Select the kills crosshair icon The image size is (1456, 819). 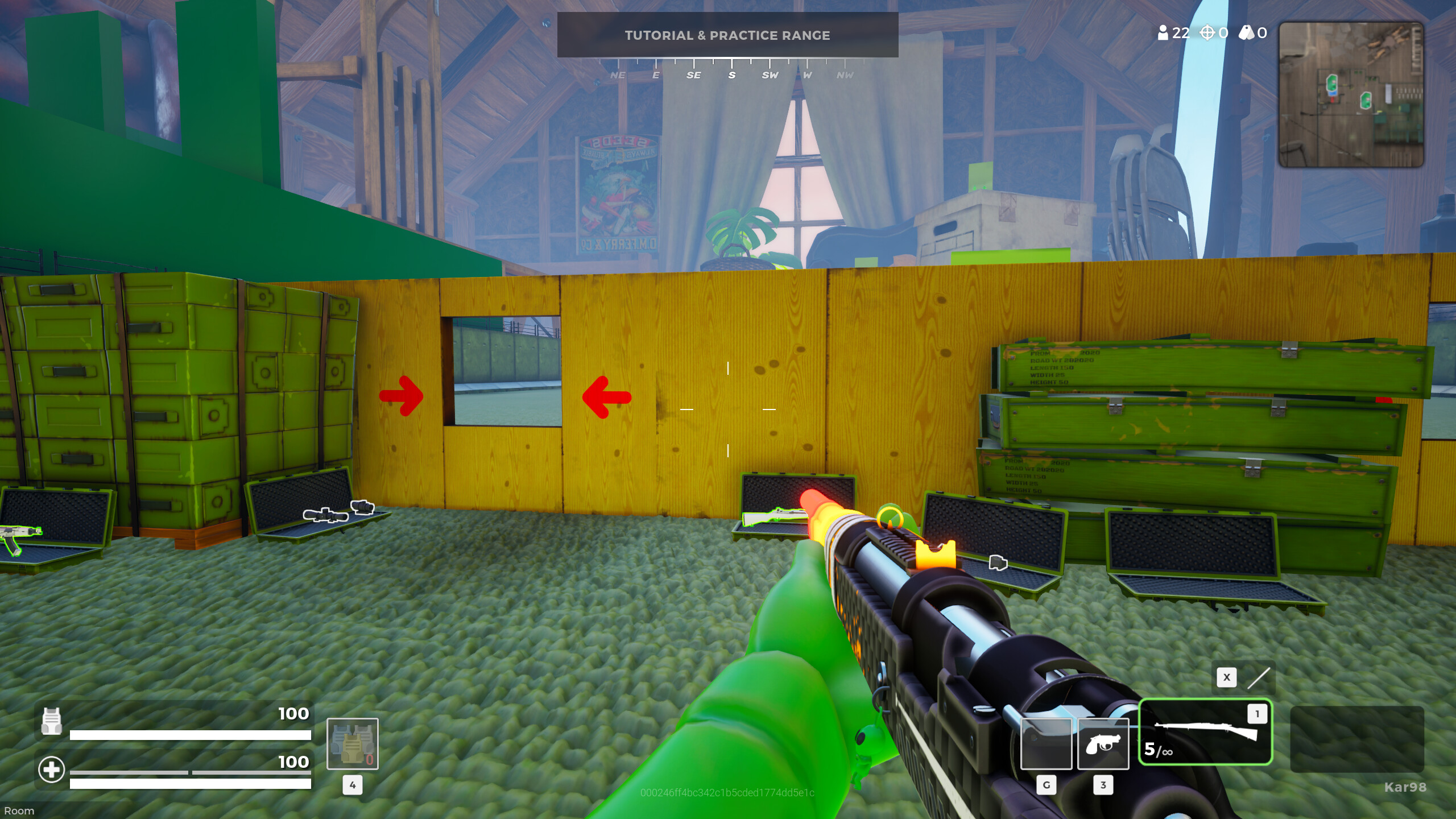(1208, 34)
